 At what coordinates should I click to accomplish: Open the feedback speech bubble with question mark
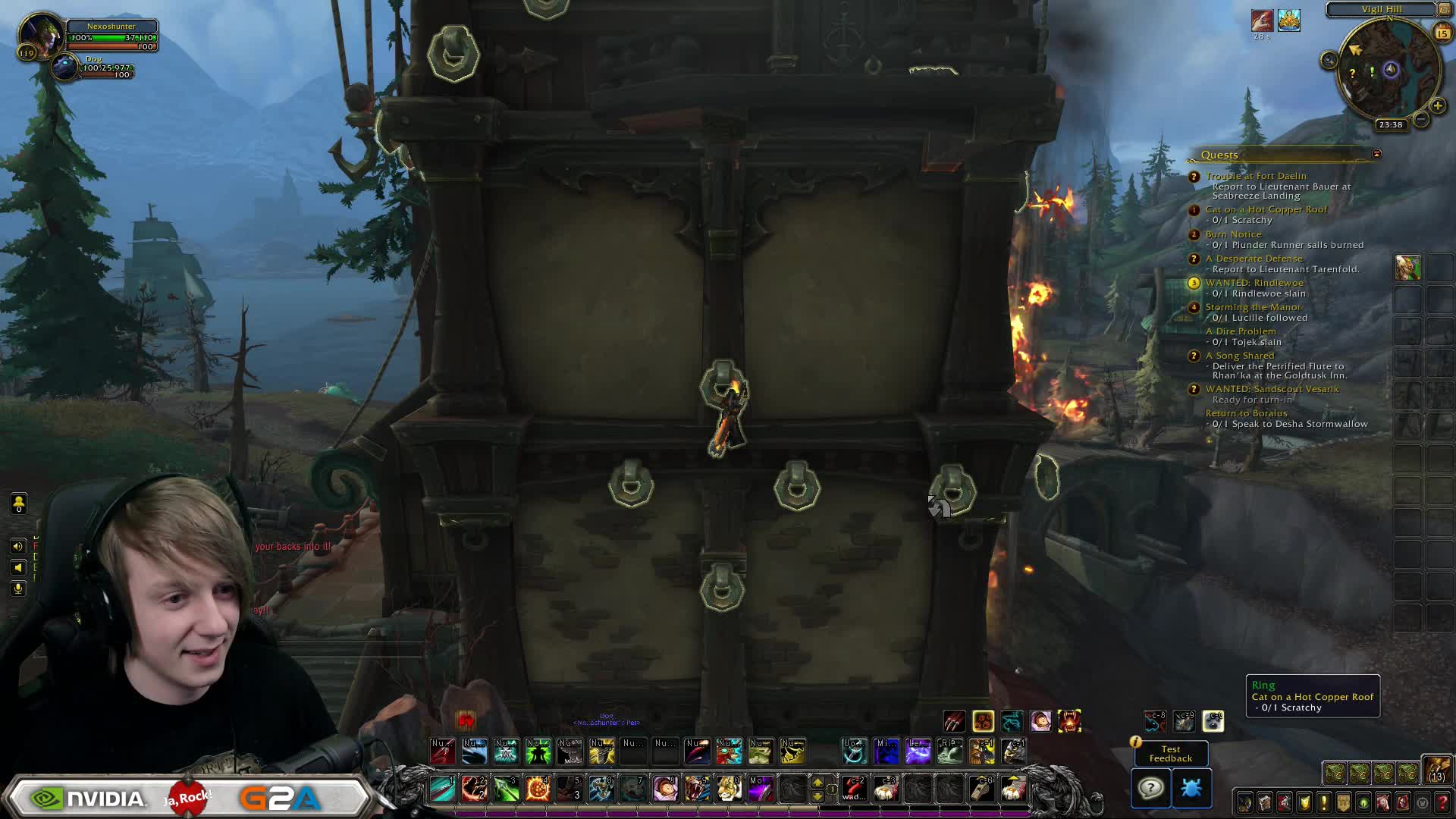pyautogui.click(x=1150, y=788)
